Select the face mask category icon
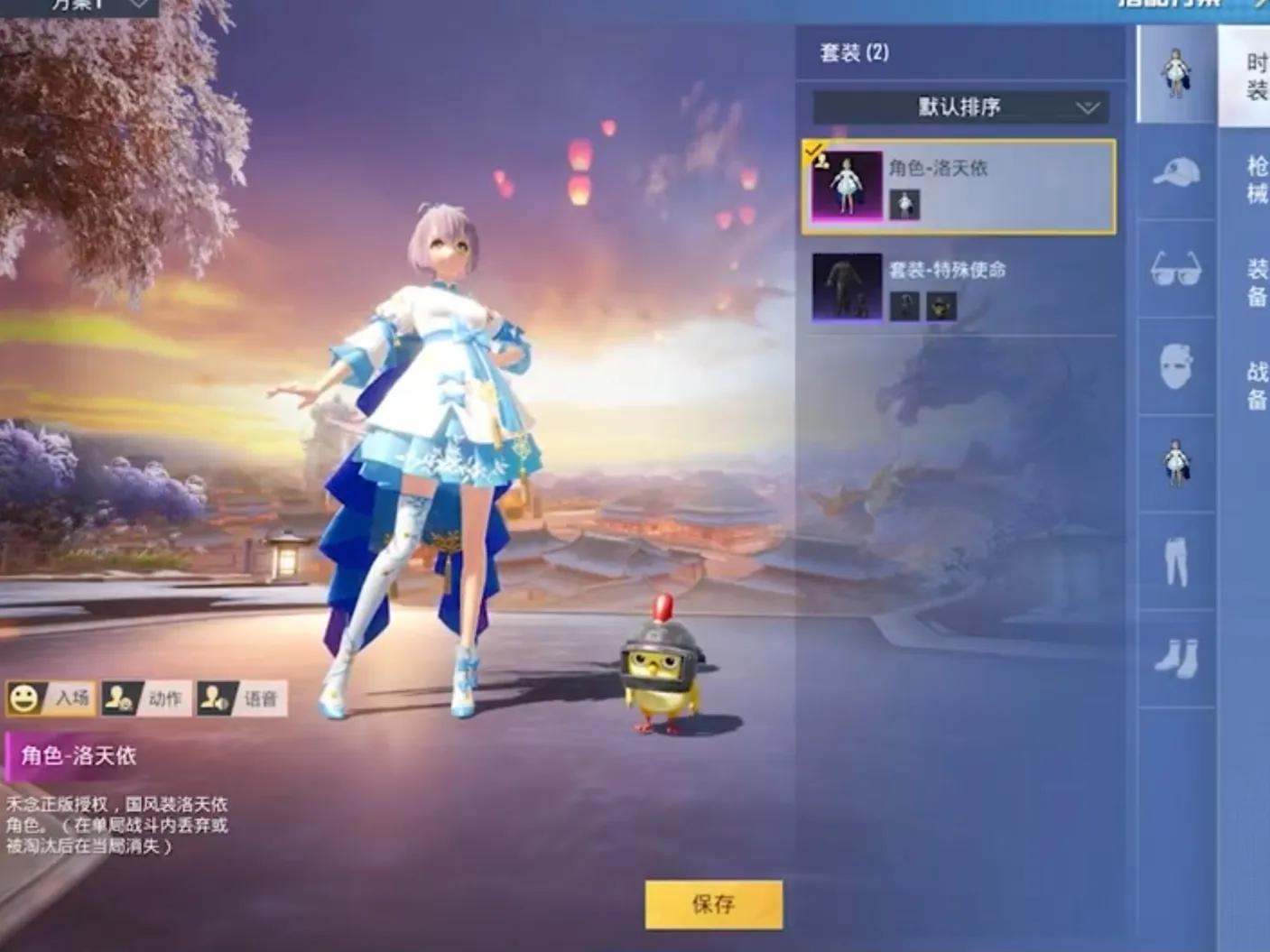Viewport: 1270px width, 952px height. [x=1176, y=361]
